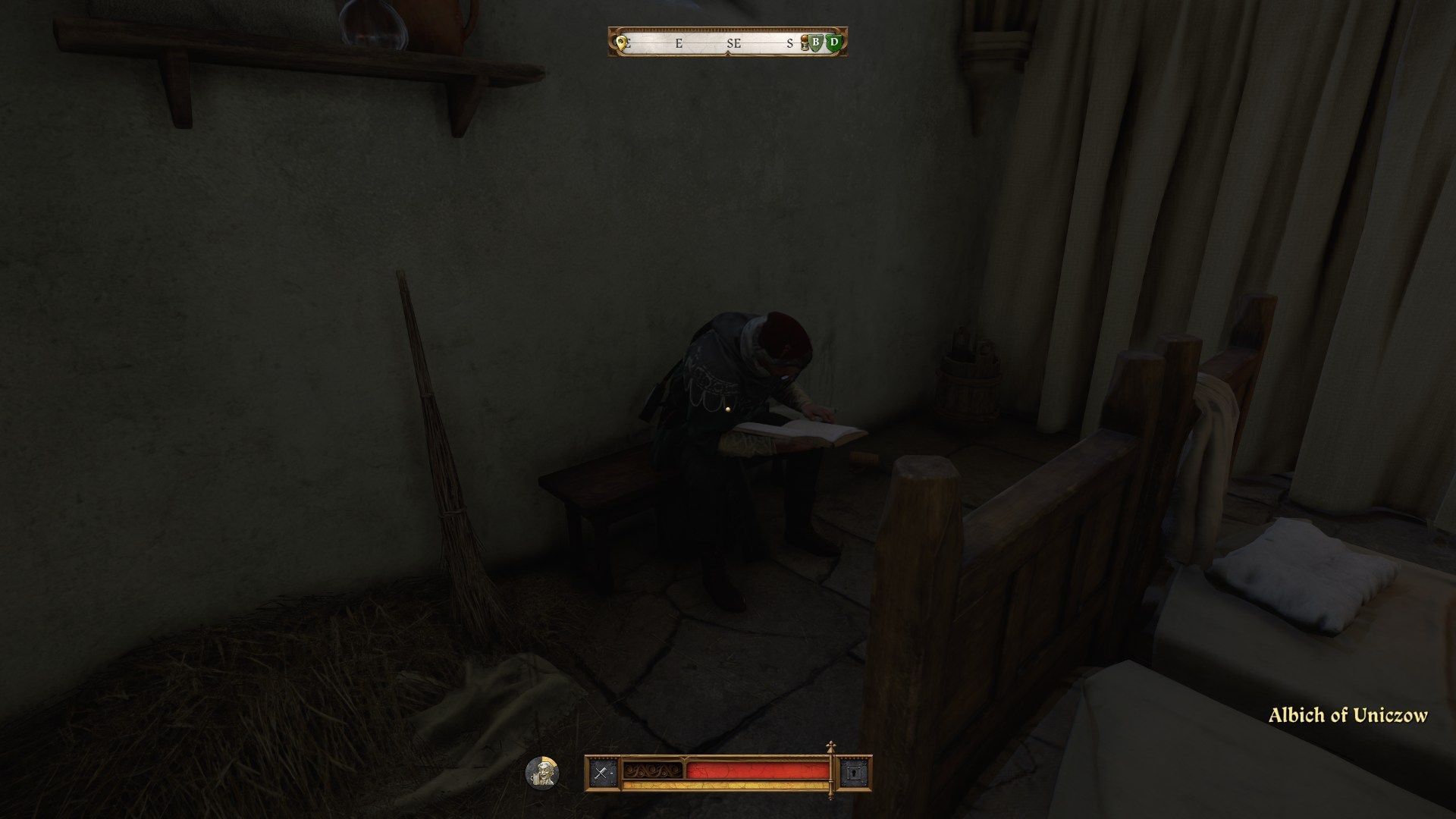Click the green 'D' shield buff icon
This screenshot has width=1456, height=819.
833,44
